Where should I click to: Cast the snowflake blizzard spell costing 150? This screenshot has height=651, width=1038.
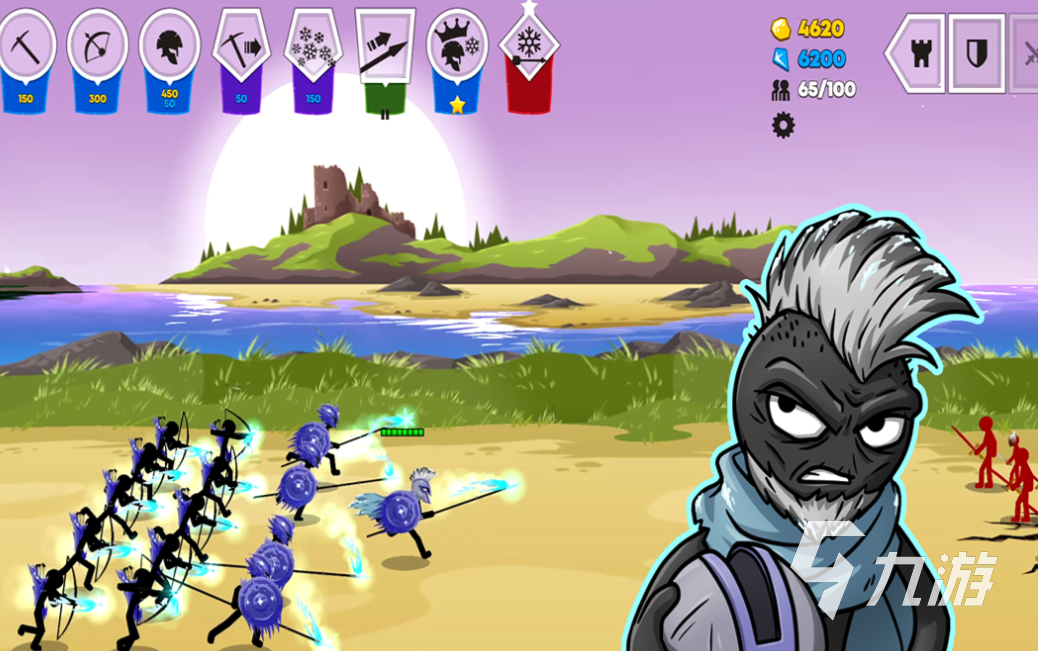(314, 47)
